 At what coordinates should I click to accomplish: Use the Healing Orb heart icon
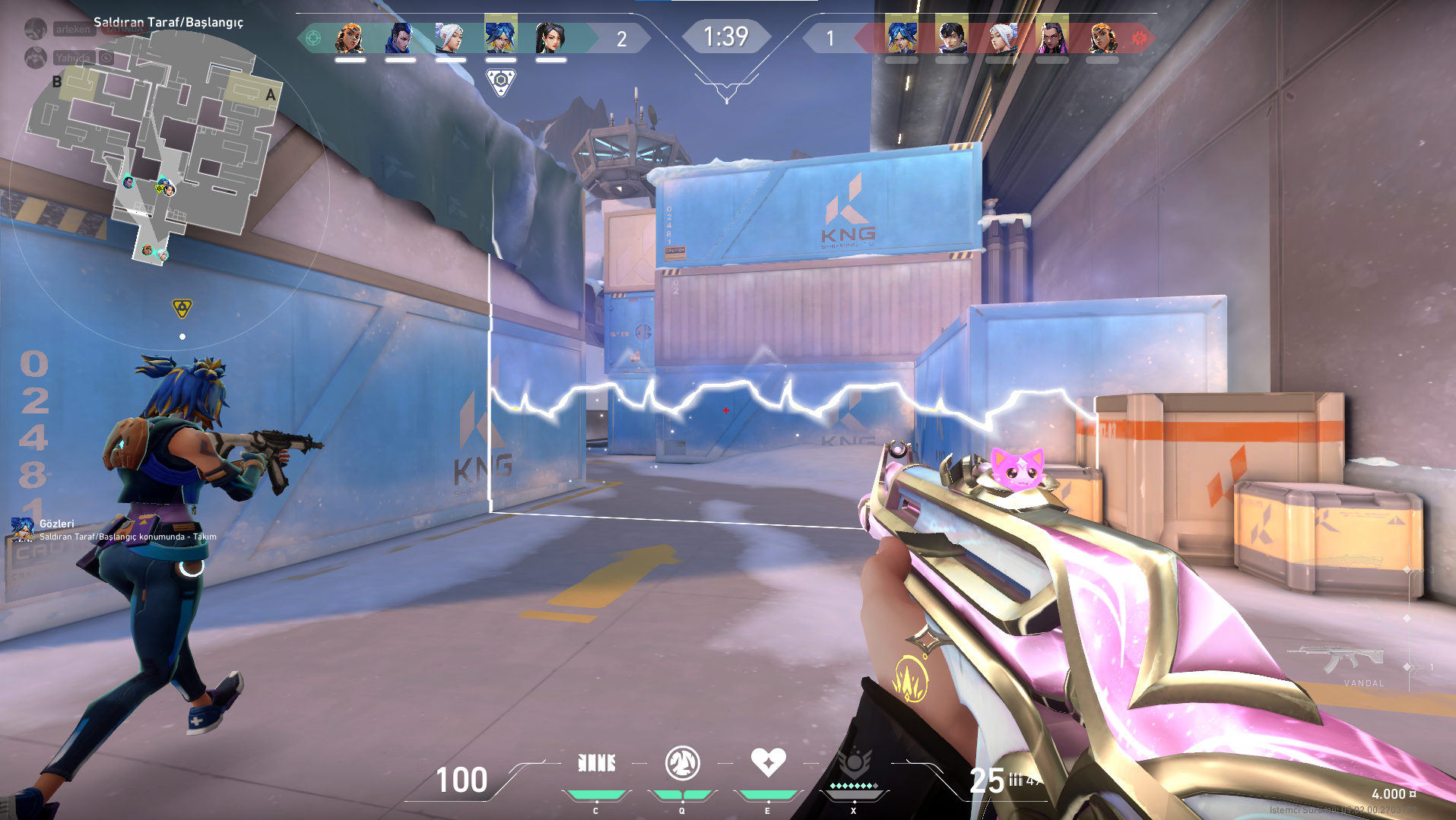click(768, 762)
